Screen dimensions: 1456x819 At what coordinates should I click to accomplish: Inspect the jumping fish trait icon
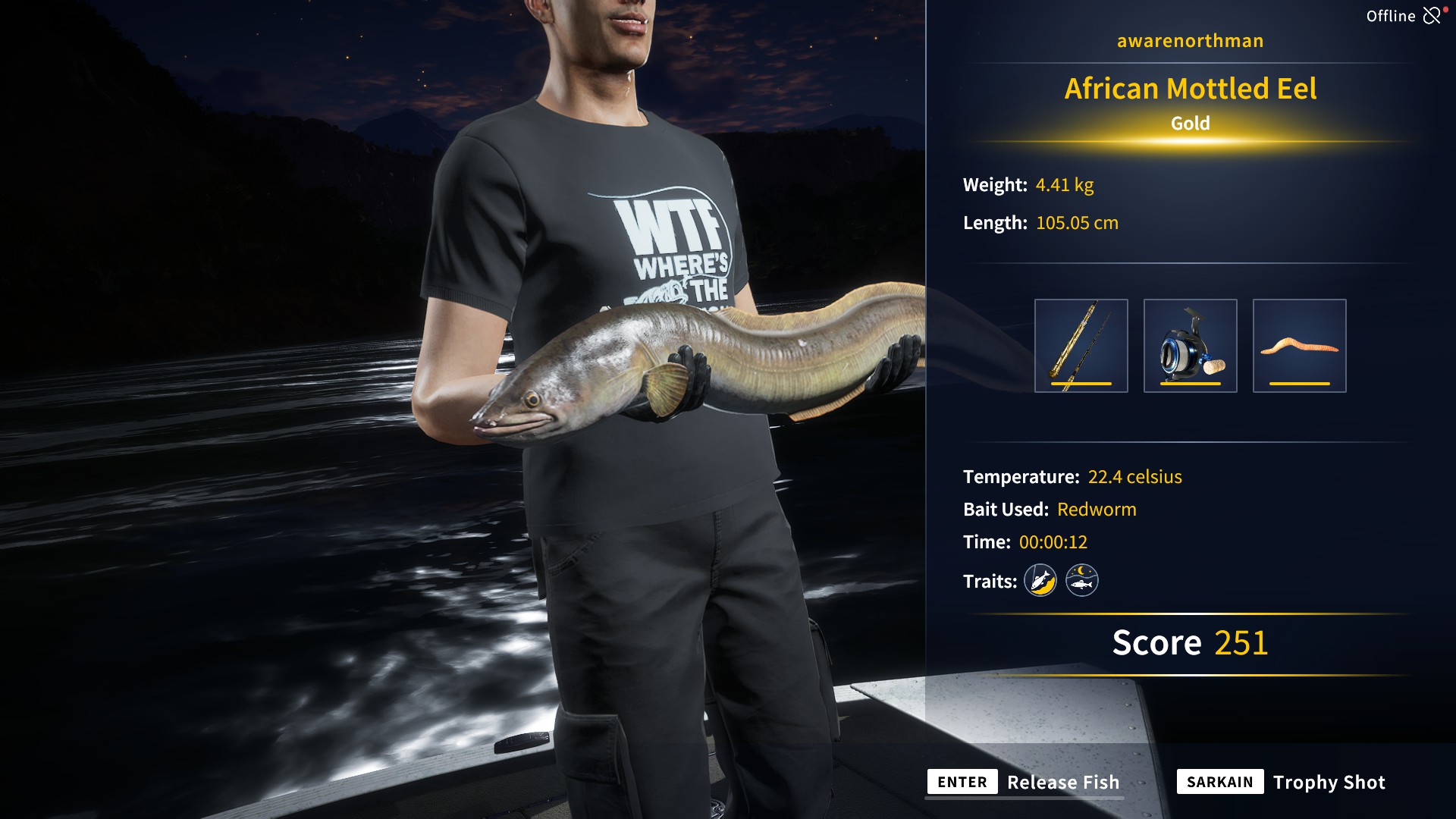[1040, 581]
